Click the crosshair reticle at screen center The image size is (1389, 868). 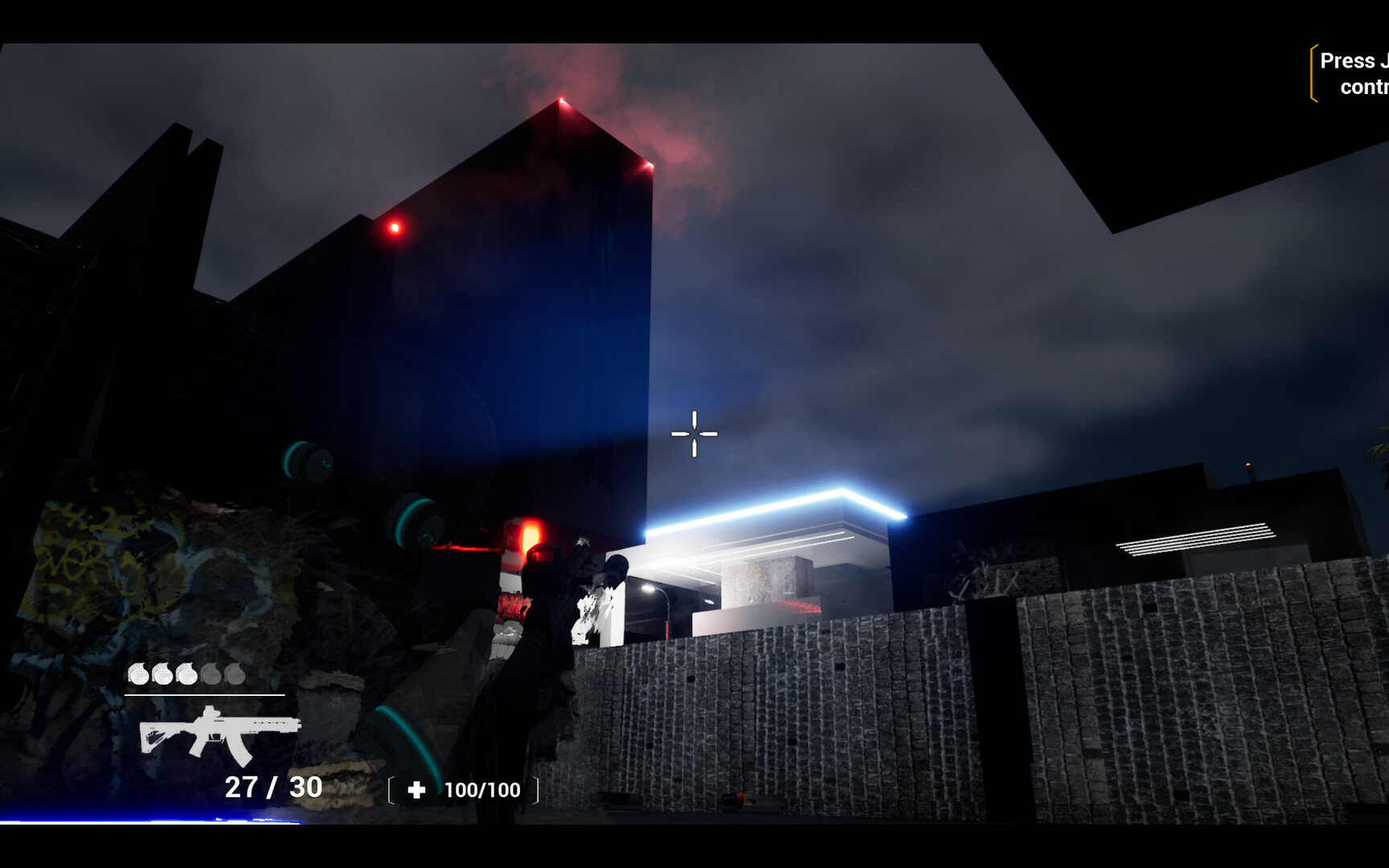click(x=693, y=433)
